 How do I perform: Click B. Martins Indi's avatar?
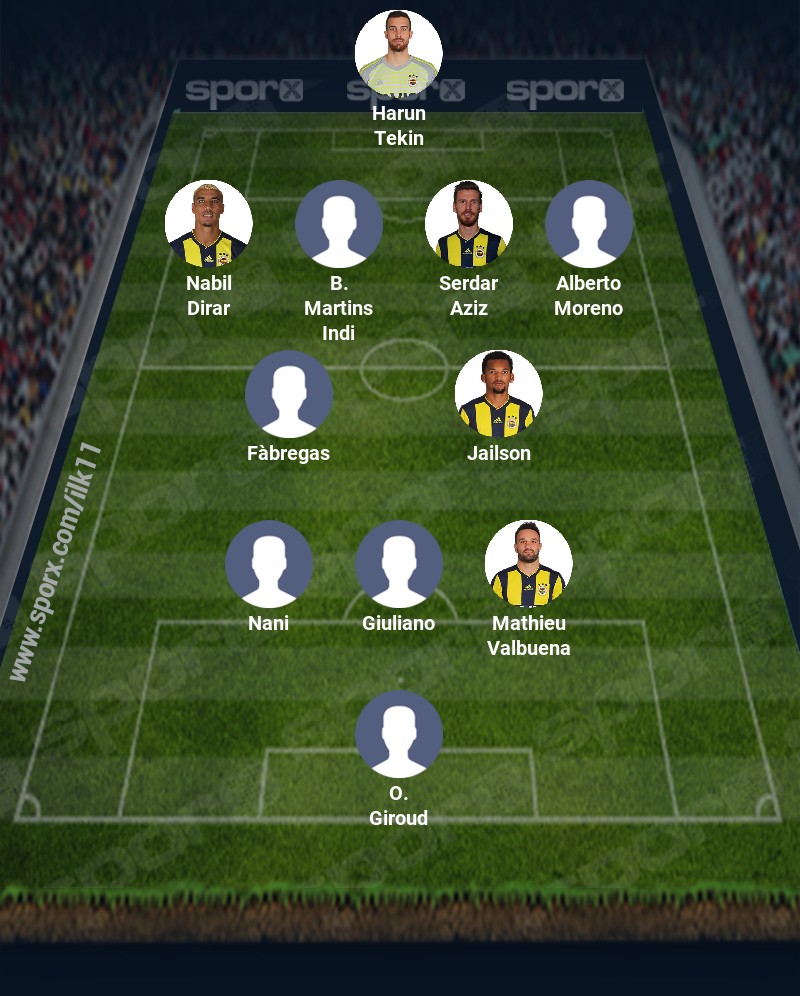(x=339, y=224)
